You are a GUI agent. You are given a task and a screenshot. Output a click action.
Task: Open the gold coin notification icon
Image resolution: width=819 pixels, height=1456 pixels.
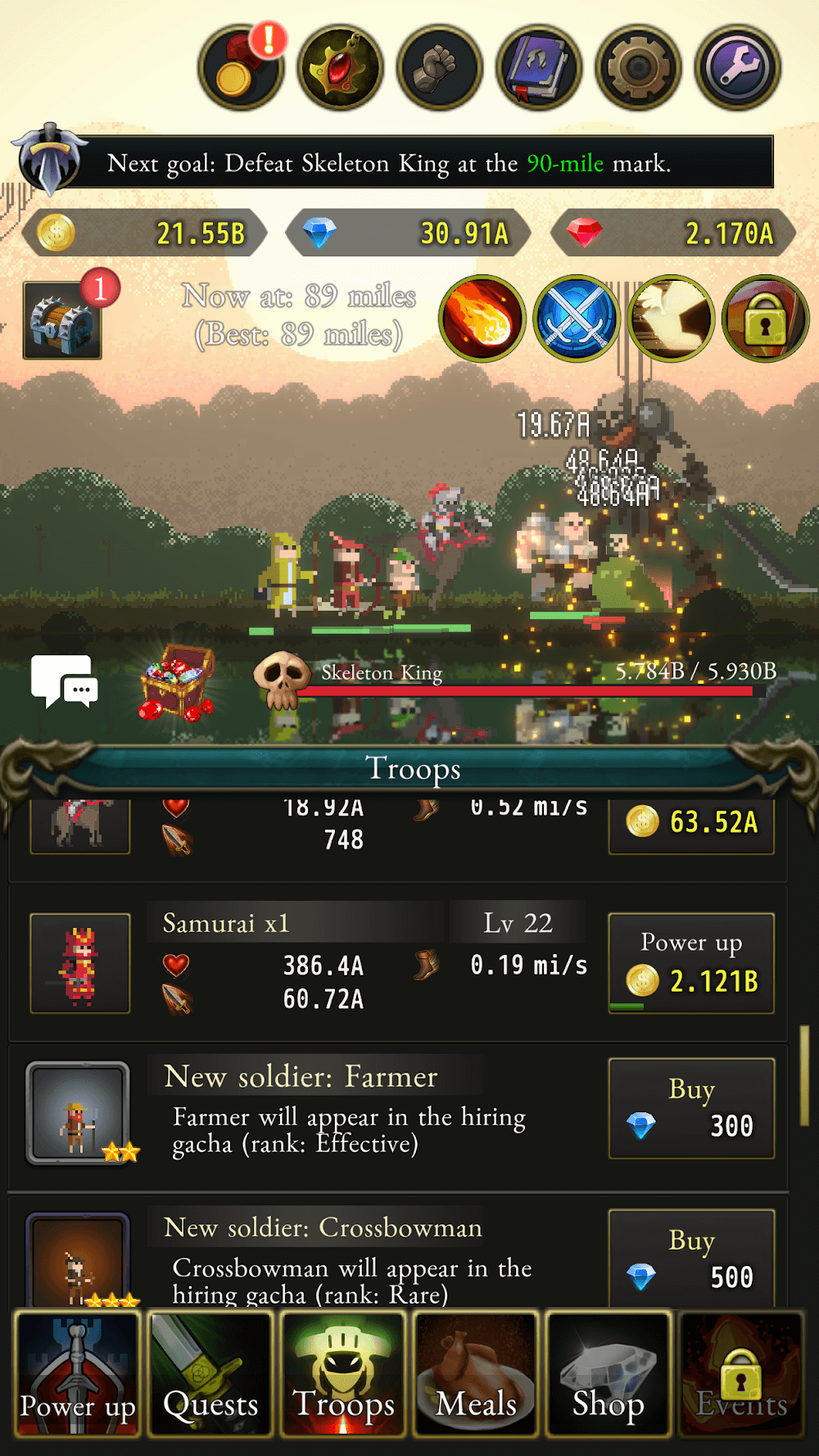(x=240, y=68)
